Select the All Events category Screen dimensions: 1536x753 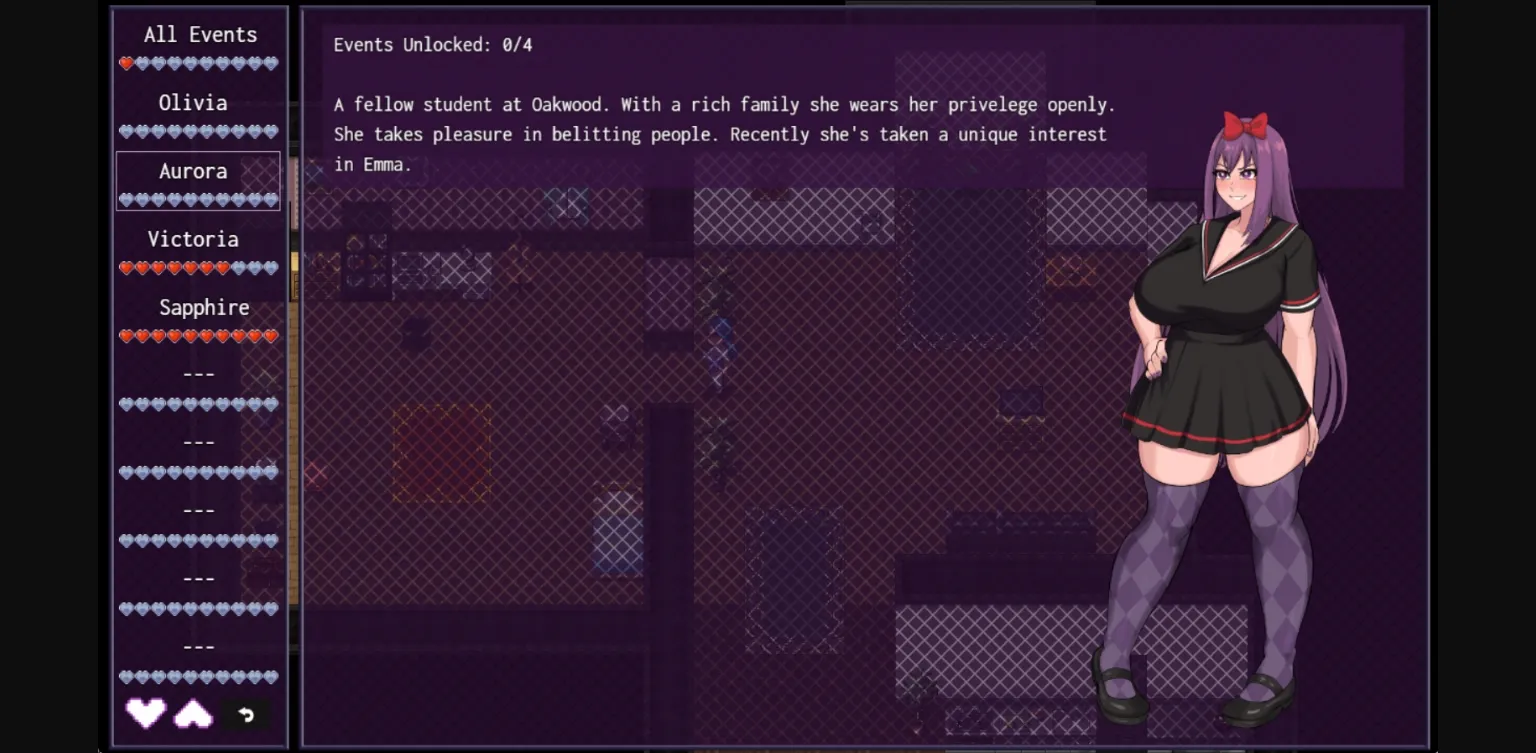click(199, 34)
